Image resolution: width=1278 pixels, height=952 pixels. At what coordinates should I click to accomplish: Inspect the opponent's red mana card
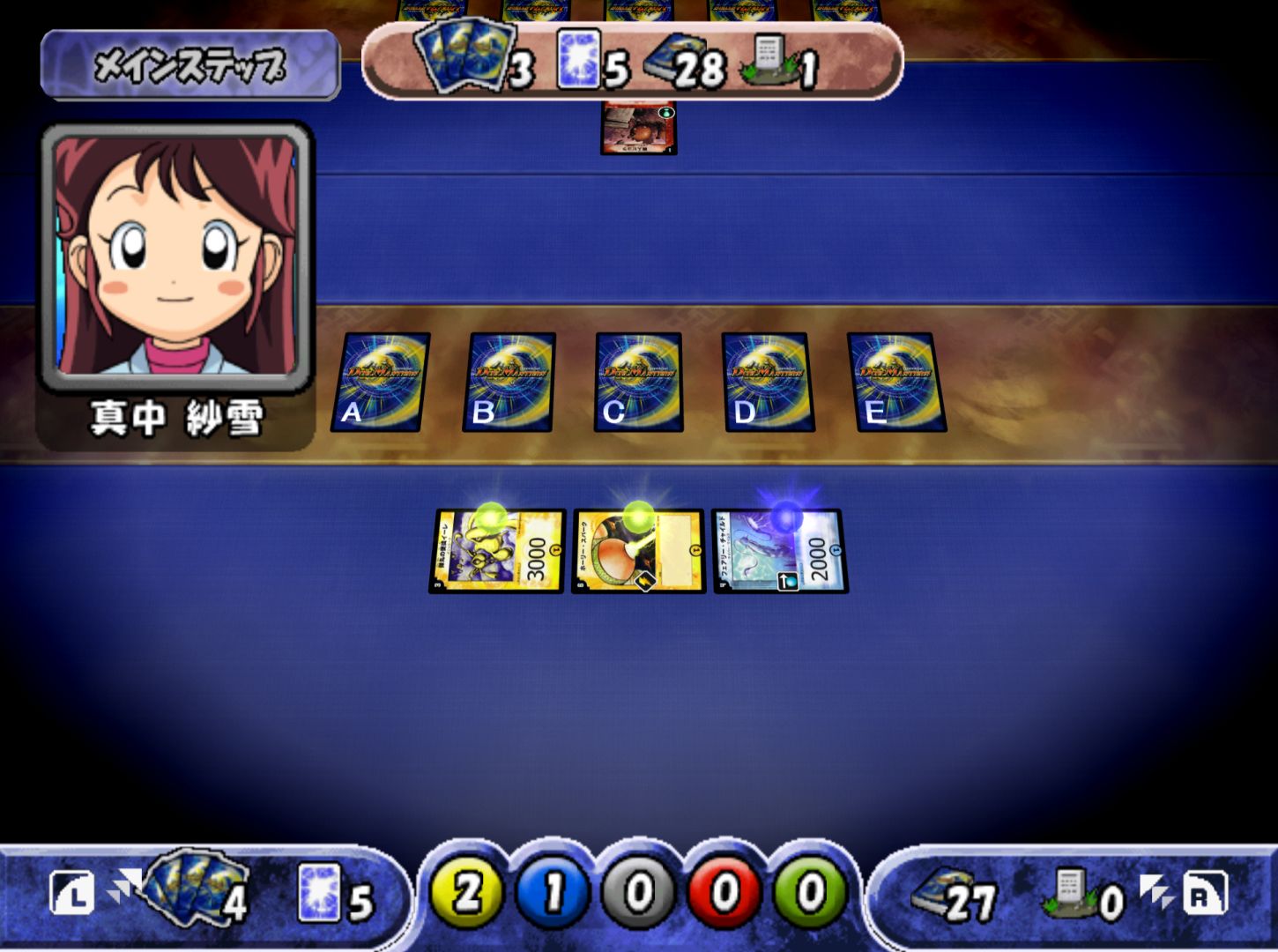pos(639,129)
